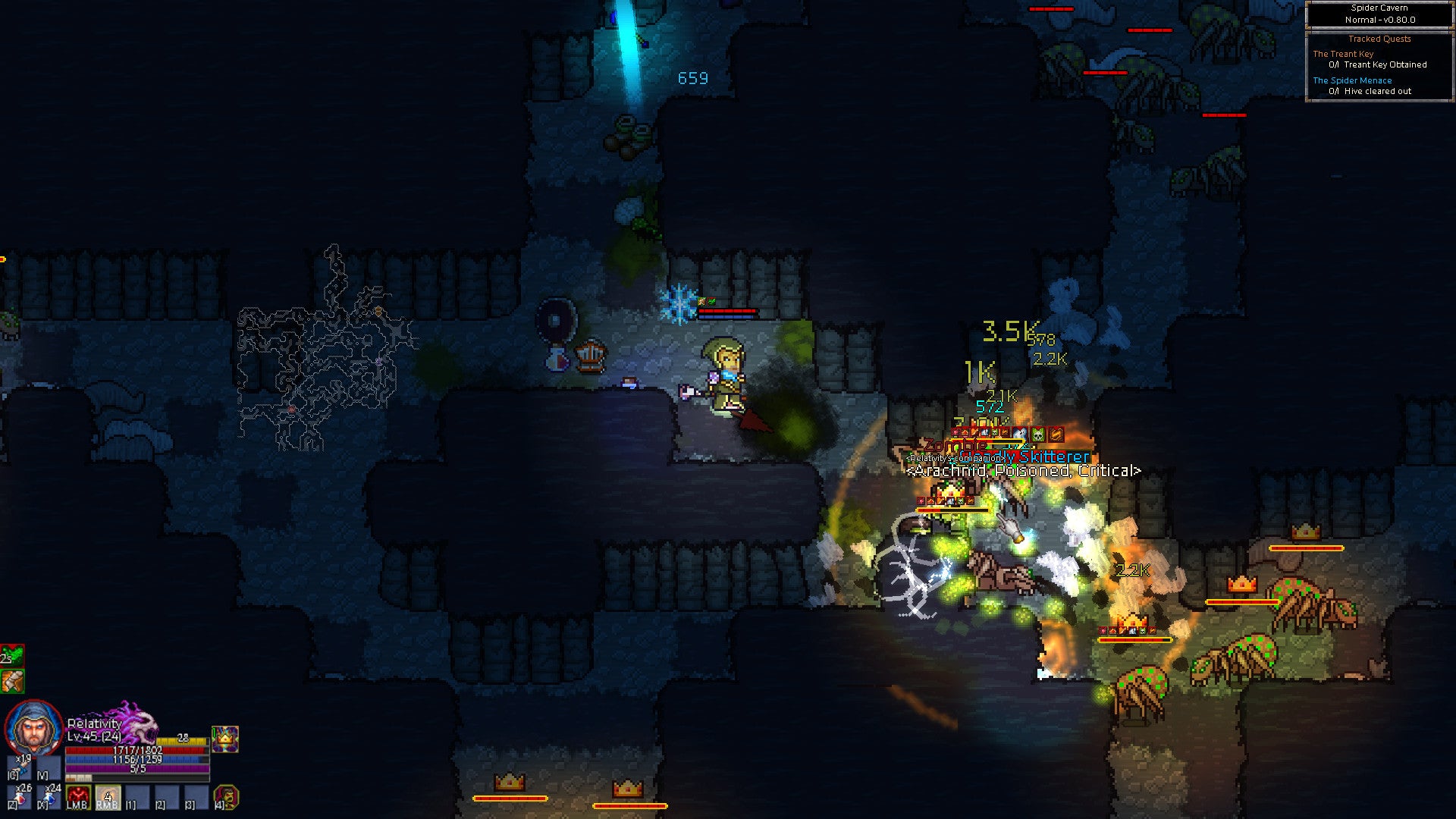
Task: Open The Spider Menace tracked quest
Action: (x=1352, y=80)
